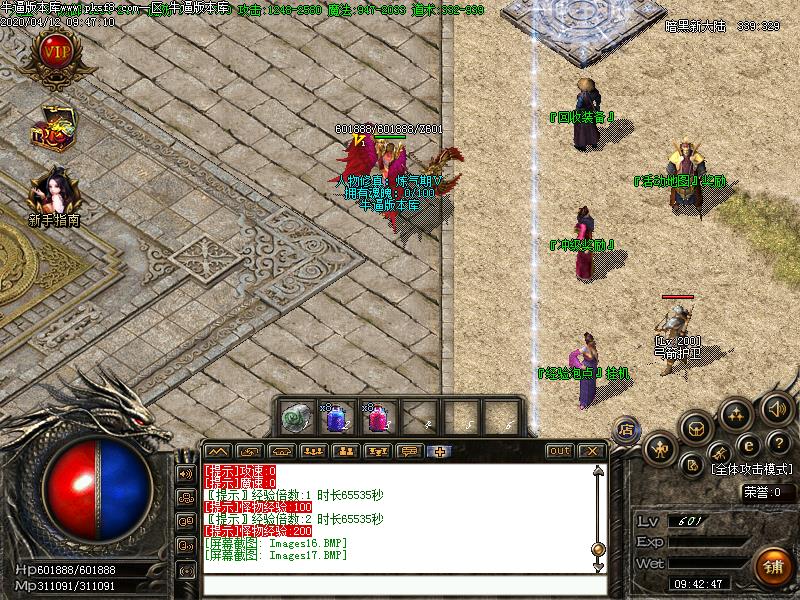Open the treasure chest rewards icon
This screenshot has height=600, width=800.
52,130
